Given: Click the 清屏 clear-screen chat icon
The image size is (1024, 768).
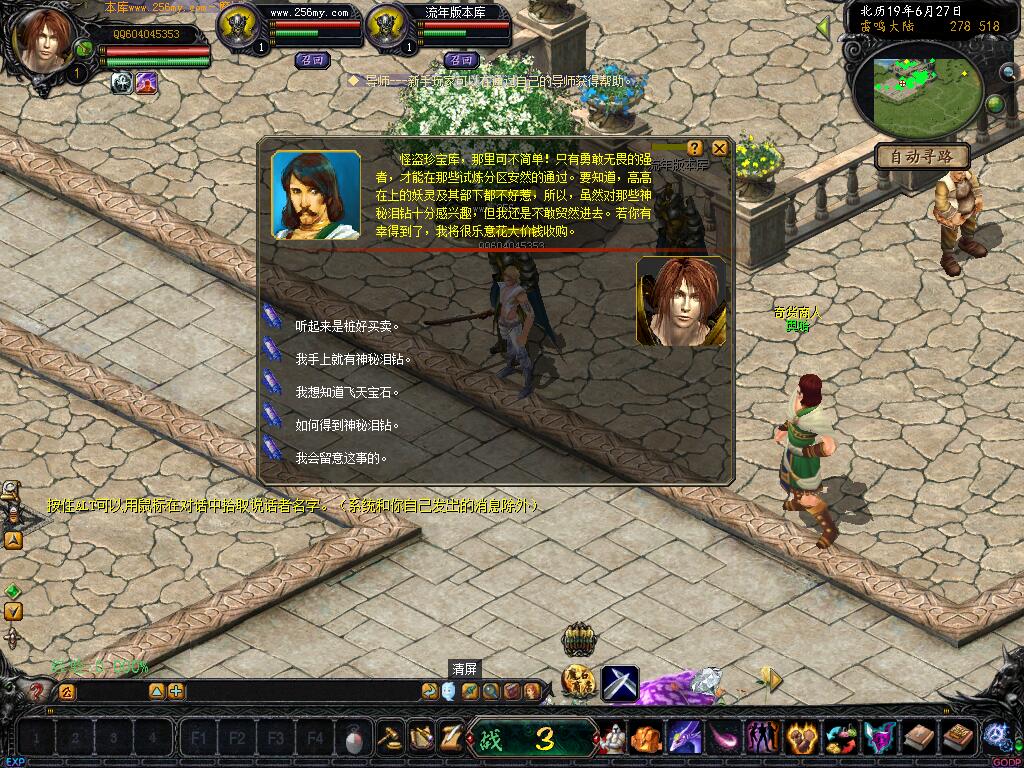Looking at the screenshot, I should point(448,690).
